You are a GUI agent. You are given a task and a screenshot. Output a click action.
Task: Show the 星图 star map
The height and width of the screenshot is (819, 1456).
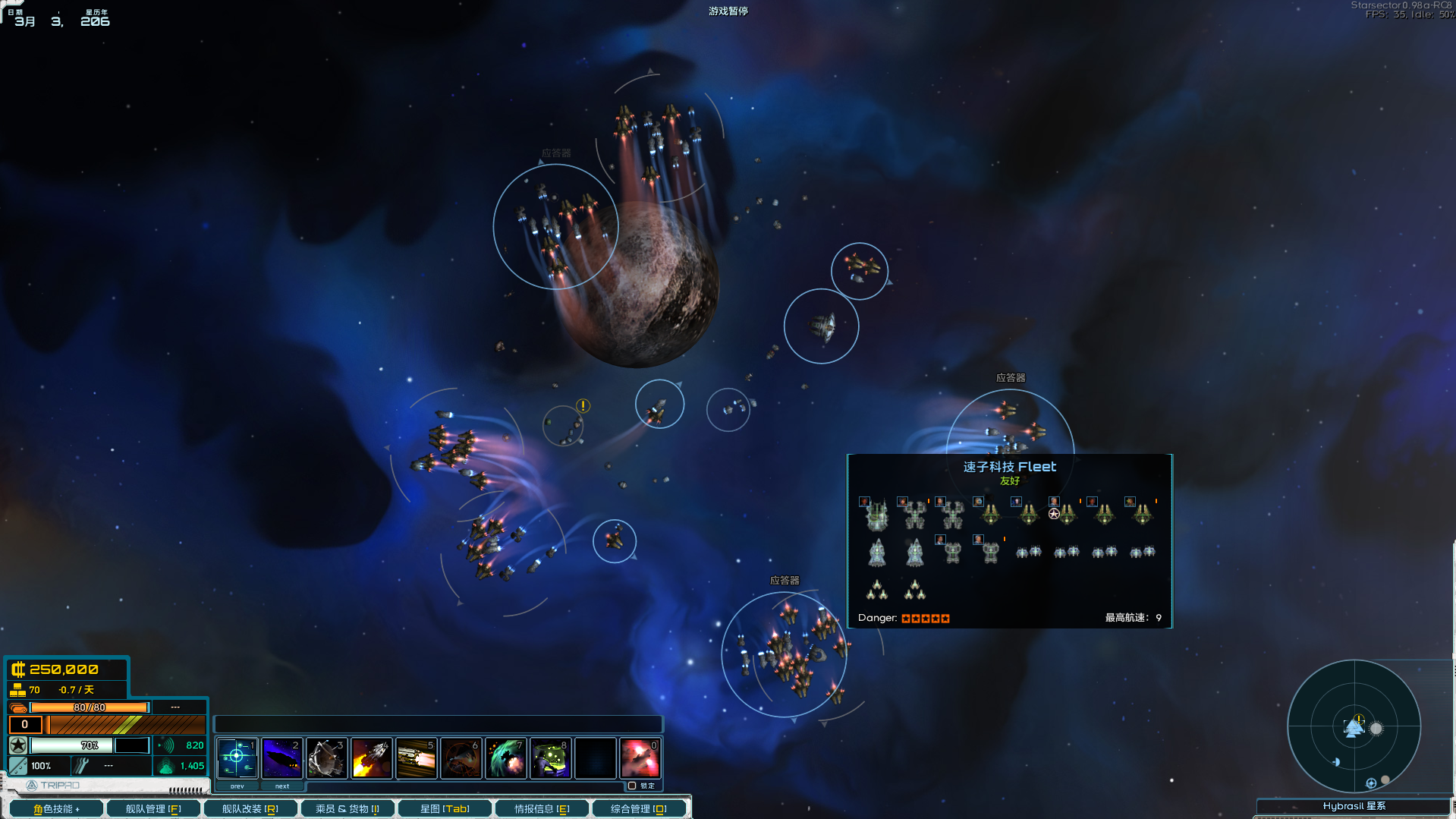[x=445, y=808]
